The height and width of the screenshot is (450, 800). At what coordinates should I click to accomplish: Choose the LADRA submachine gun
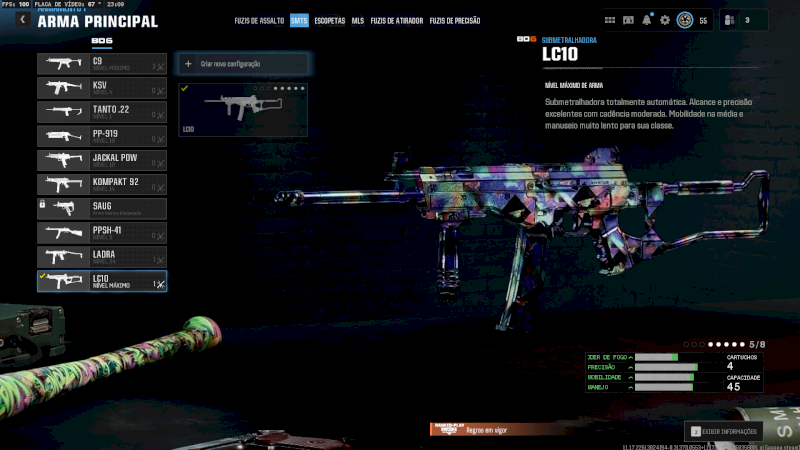pyautogui.click(x=102, y=257)
